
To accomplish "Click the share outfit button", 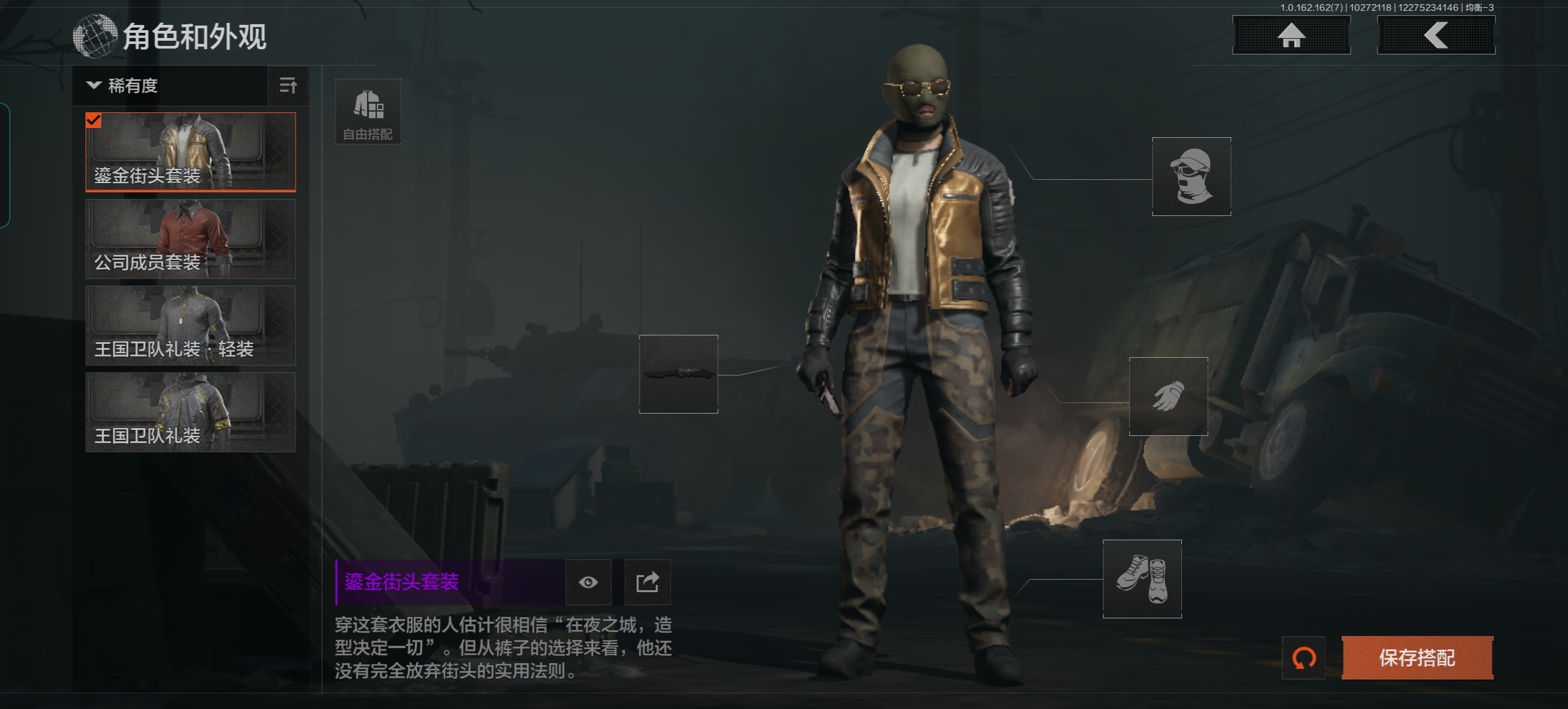I will 647,582.
